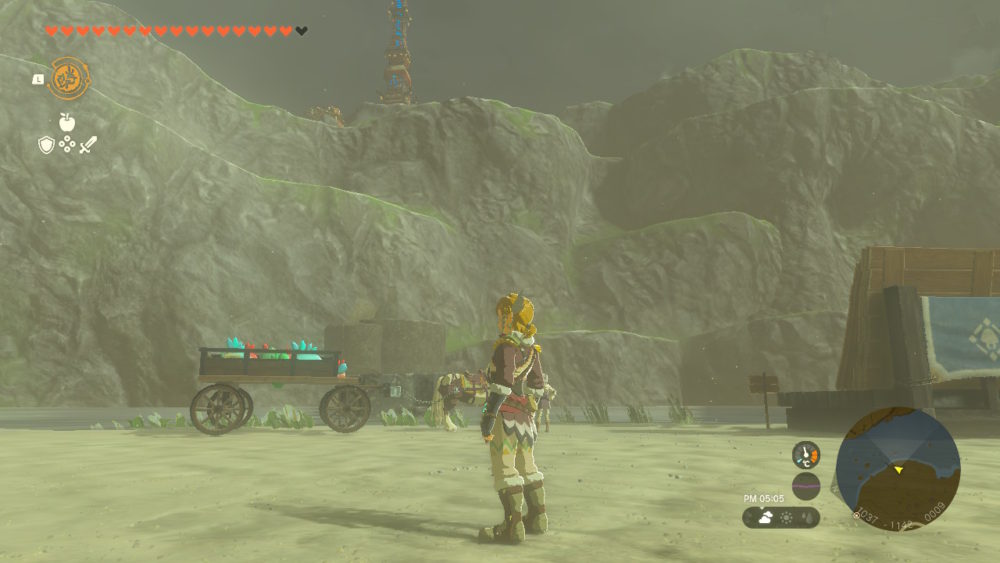Choose the sword weapon quick-select icon
This screenshot has width=1000, height=563.
pyautogui.click(x=88, y=145)
